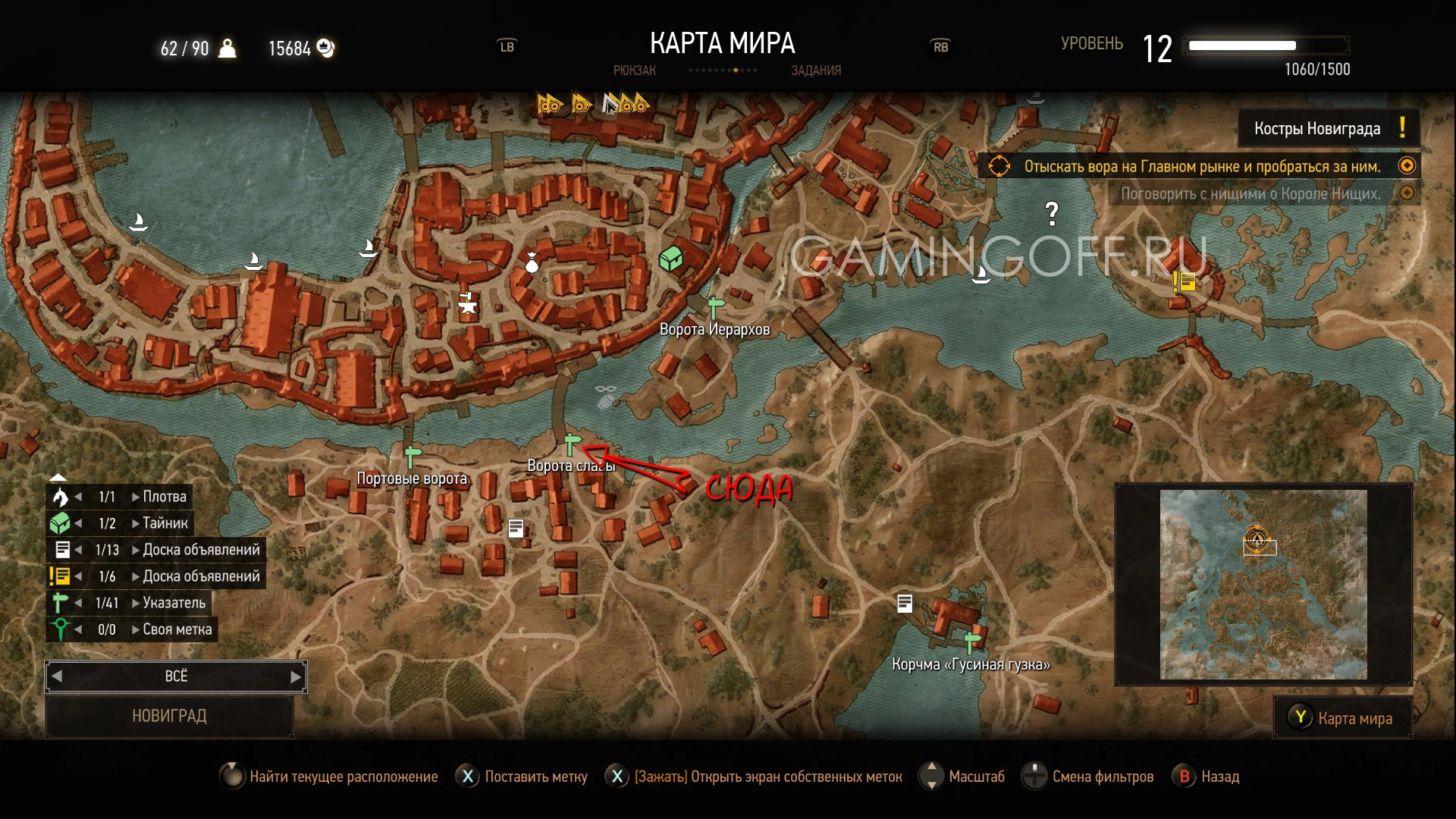Select the Ворота славы signpost marker
The image size is (1456, 819).
572,444
